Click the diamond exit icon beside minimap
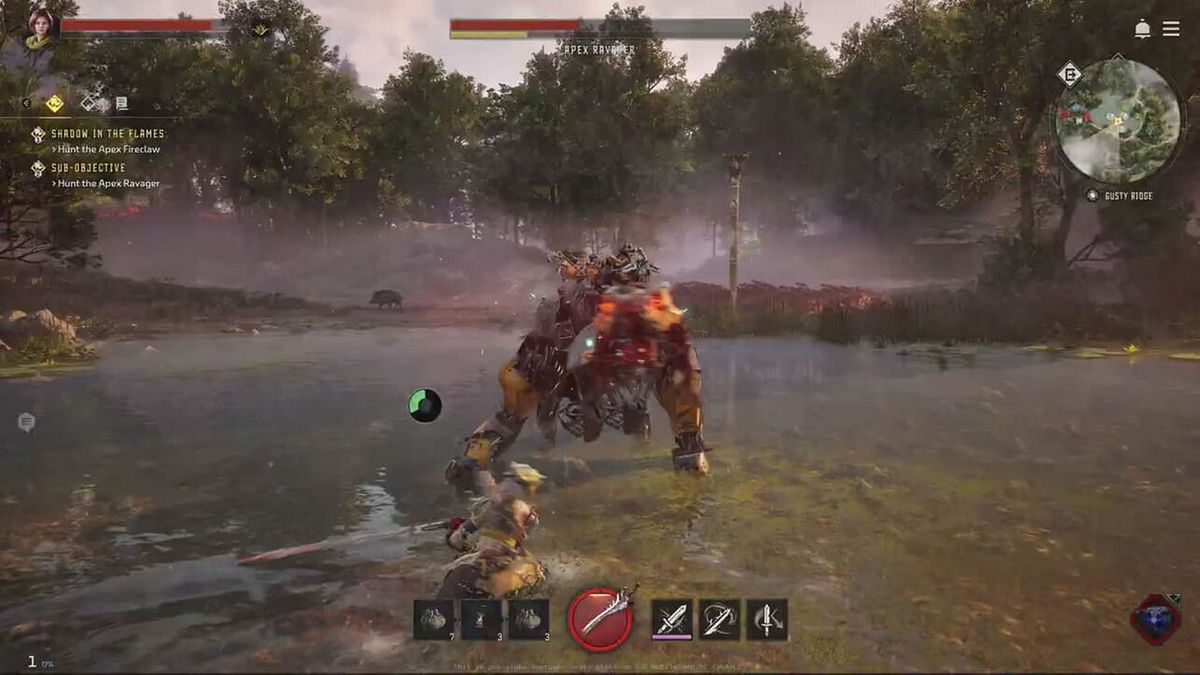 tap(1069, 74)
